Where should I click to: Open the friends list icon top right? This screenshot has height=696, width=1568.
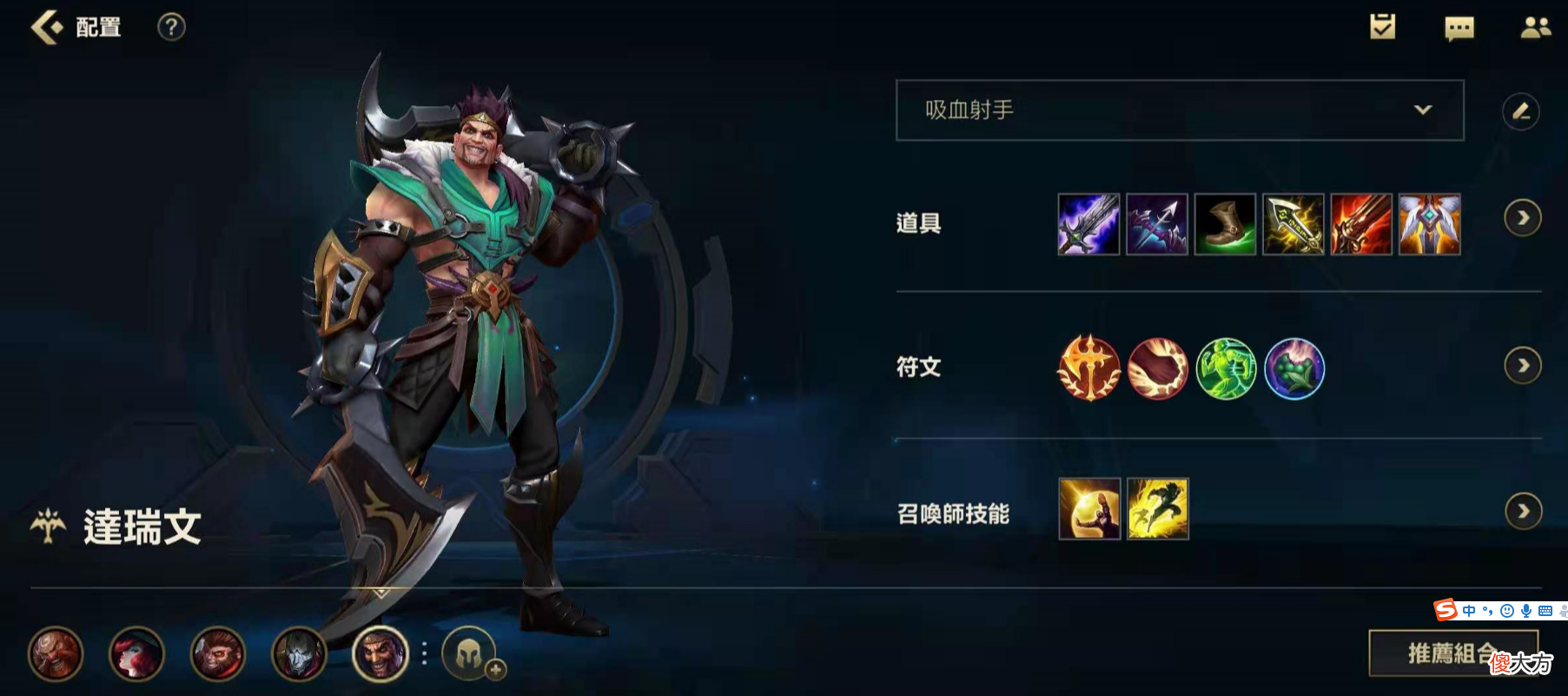1537,27
